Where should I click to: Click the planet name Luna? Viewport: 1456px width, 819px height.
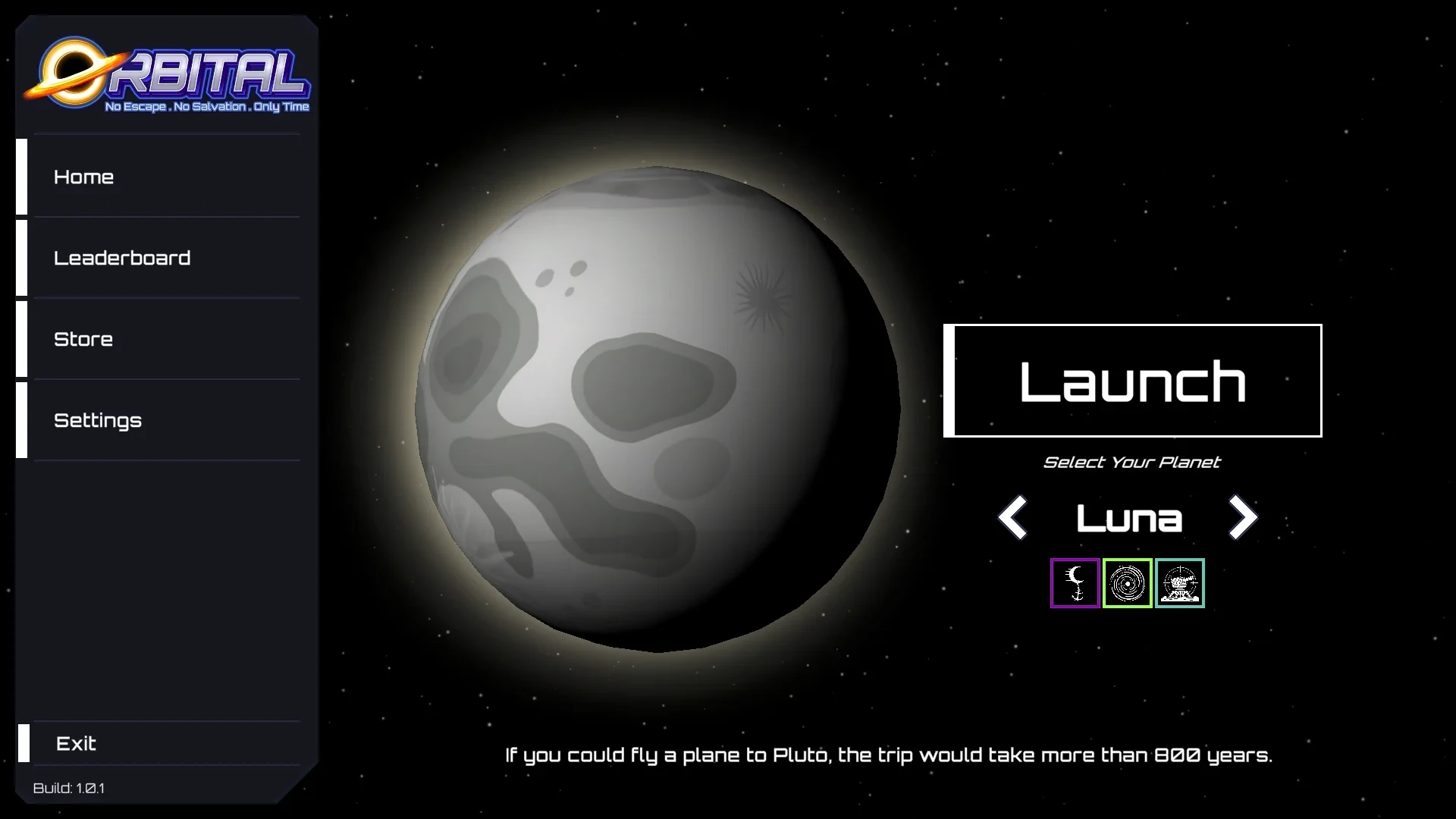point(1129,517)
